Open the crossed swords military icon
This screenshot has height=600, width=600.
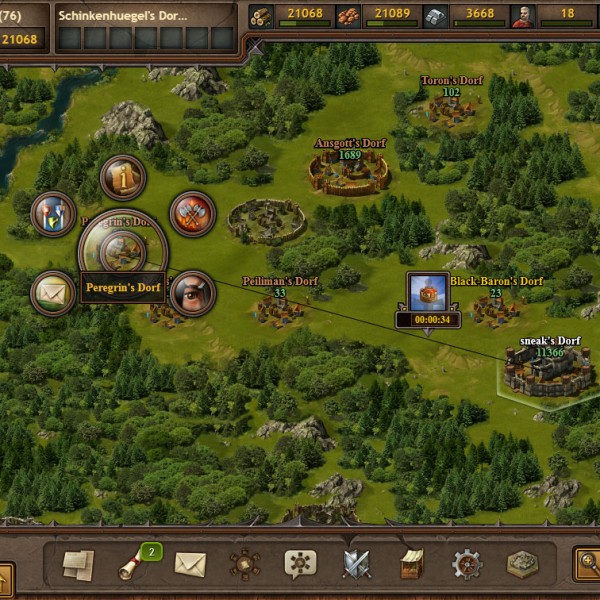(356, 565)
